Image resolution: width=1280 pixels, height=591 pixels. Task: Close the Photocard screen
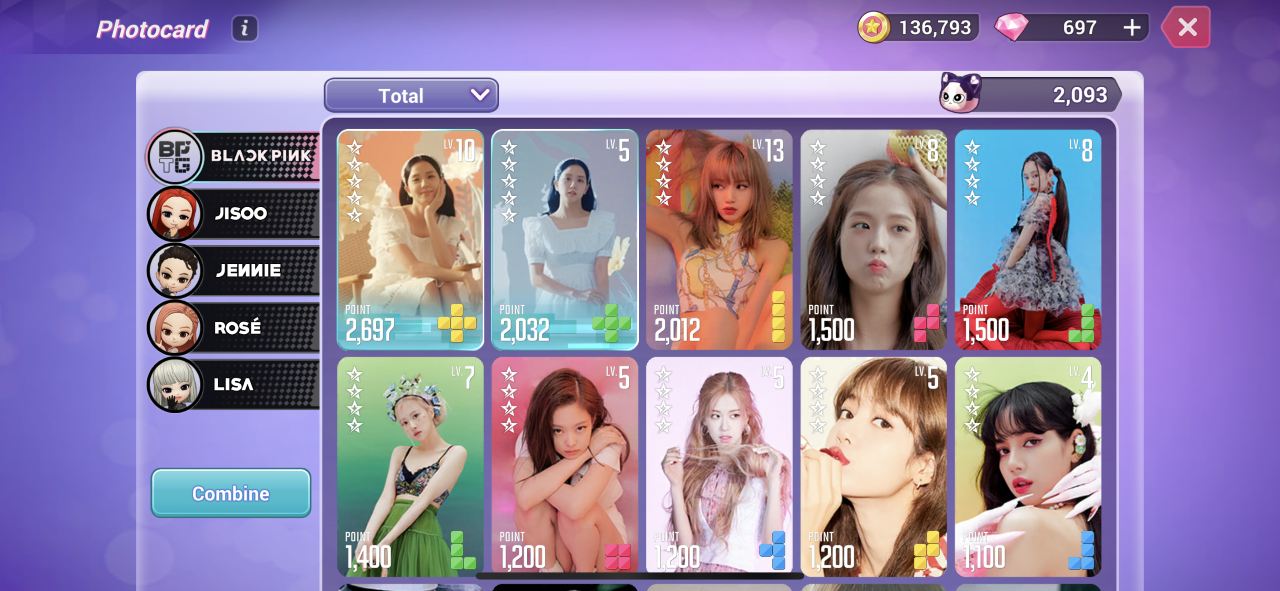coord(1187,27)
